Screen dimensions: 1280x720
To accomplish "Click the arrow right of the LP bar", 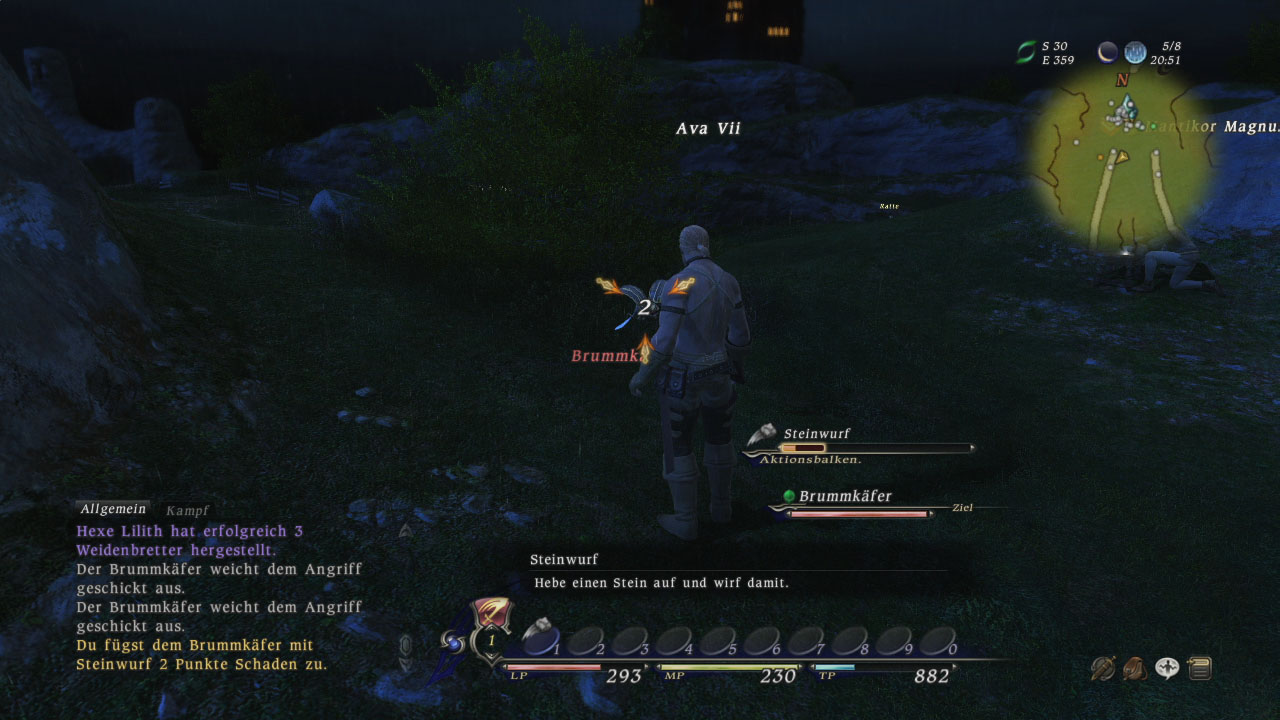I will click(x=646, y=665).
